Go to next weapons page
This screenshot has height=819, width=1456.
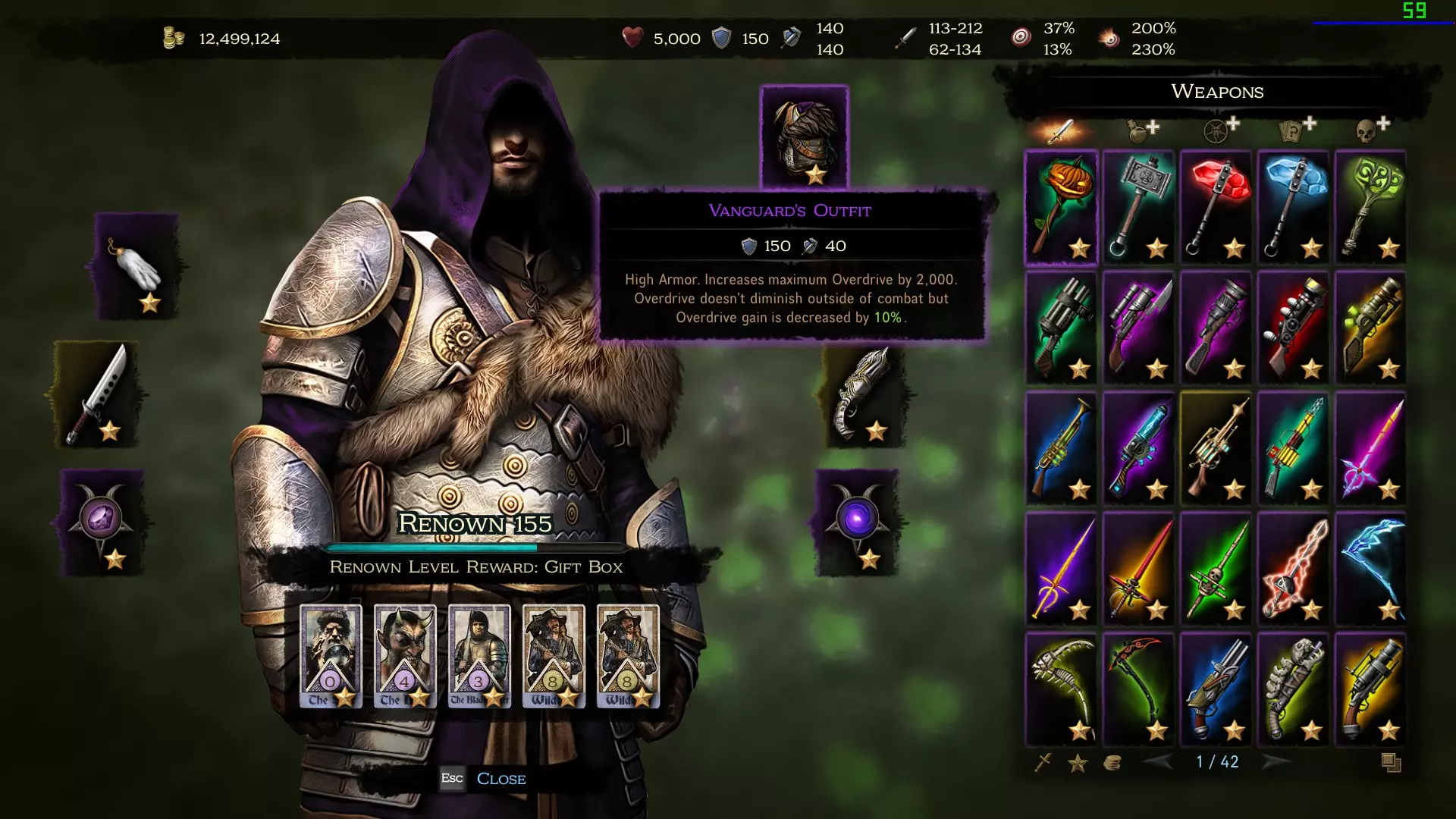point(1275,761)
